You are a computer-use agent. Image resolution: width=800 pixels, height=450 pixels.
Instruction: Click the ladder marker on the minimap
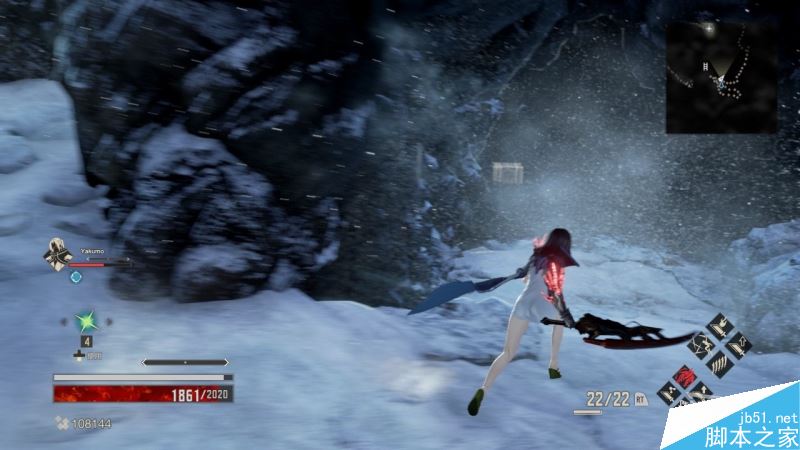pyautogui.click(x=706, y=66)
